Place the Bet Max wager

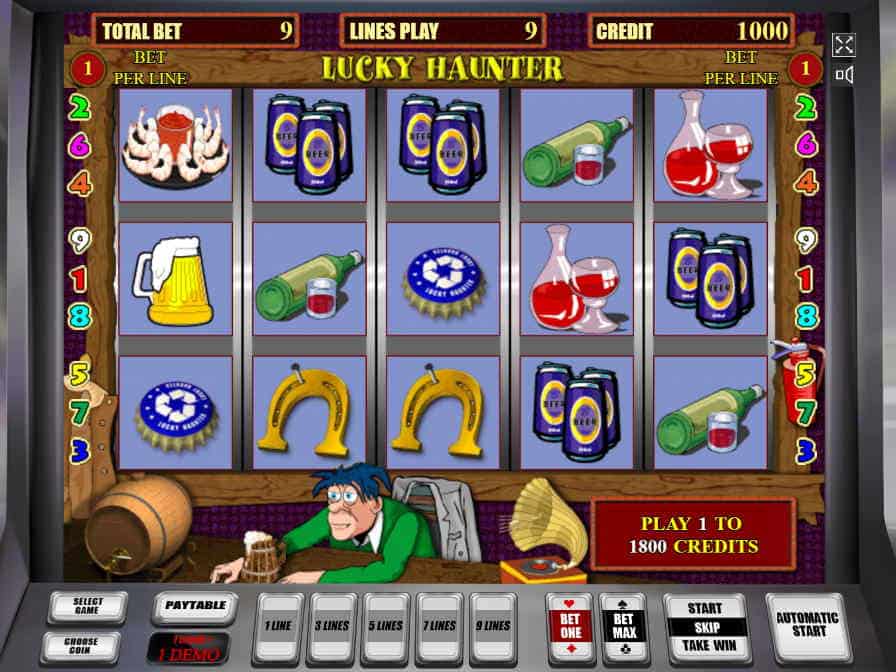click(622, 627)
